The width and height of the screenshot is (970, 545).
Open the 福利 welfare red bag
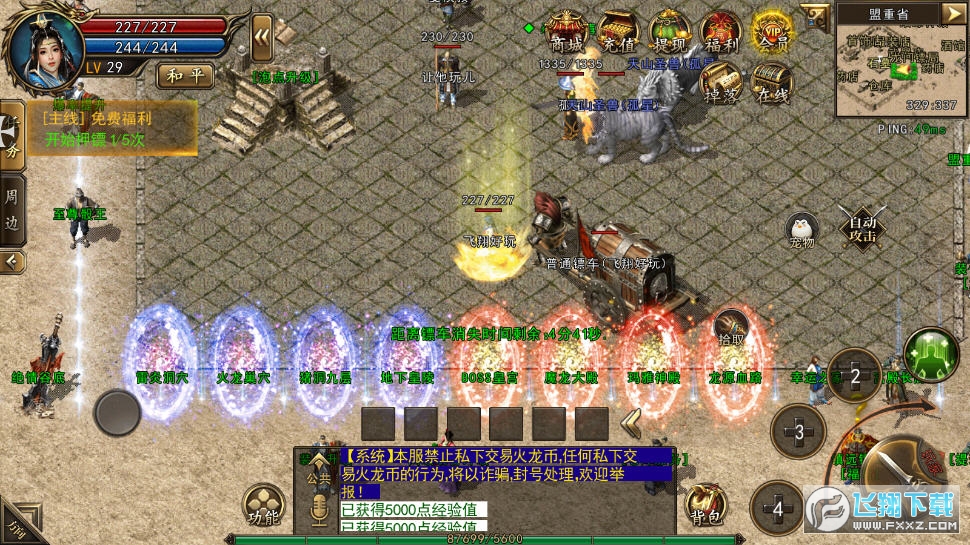[x=720, y=34]
